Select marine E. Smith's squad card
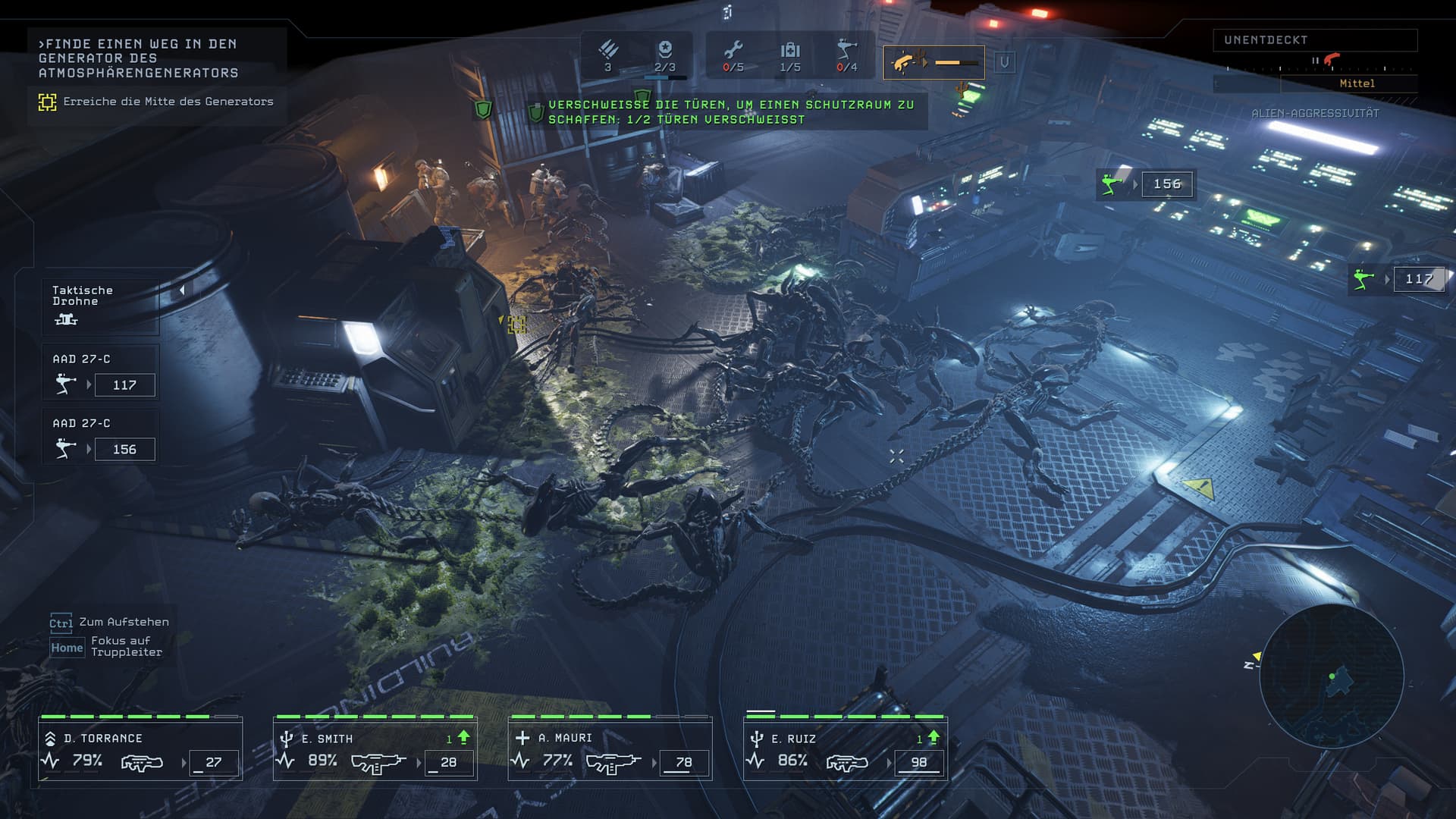The height and width of the screenshot is (819, 1456). point(375,749)
